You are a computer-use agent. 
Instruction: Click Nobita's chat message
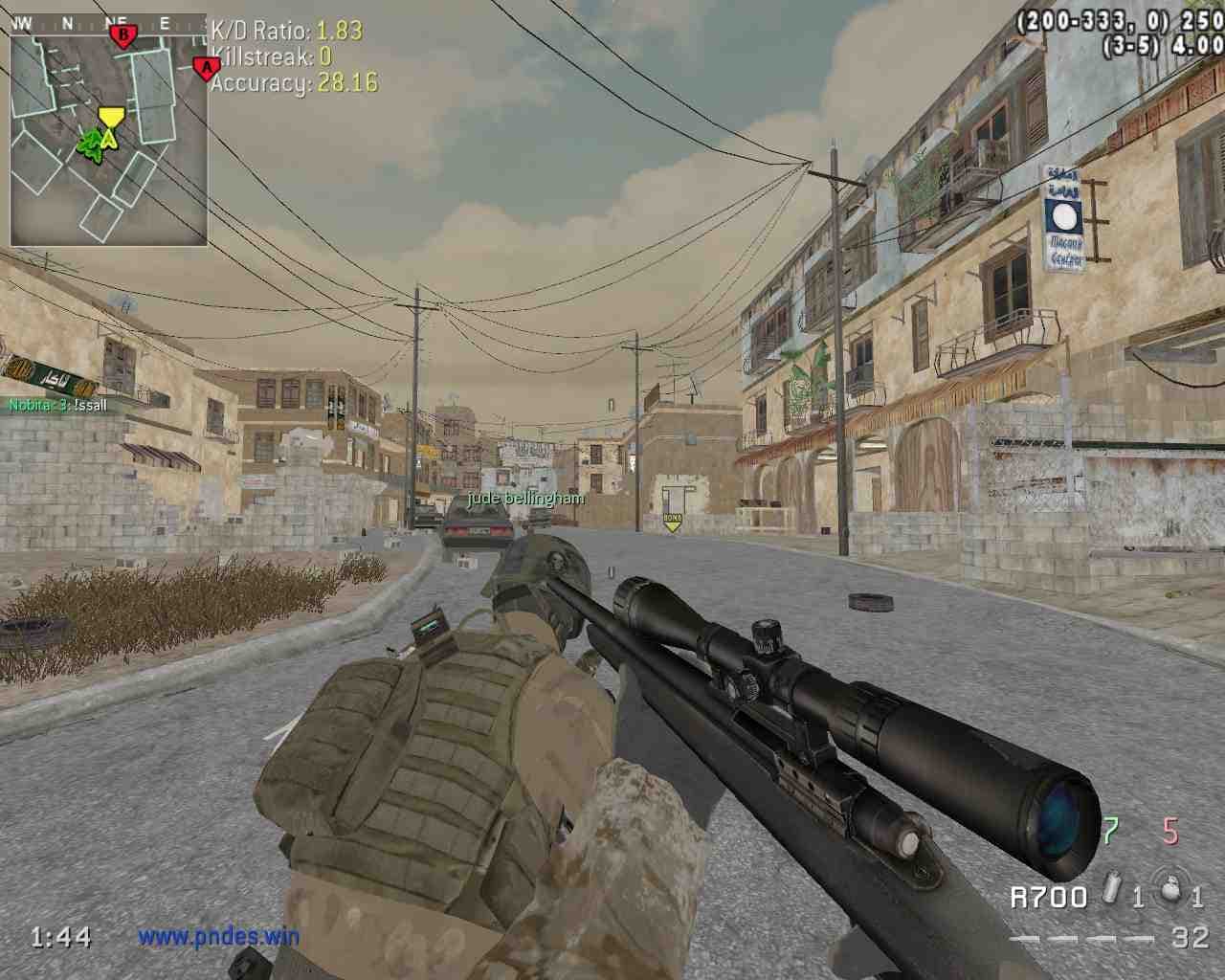click(x=57, y=405)
